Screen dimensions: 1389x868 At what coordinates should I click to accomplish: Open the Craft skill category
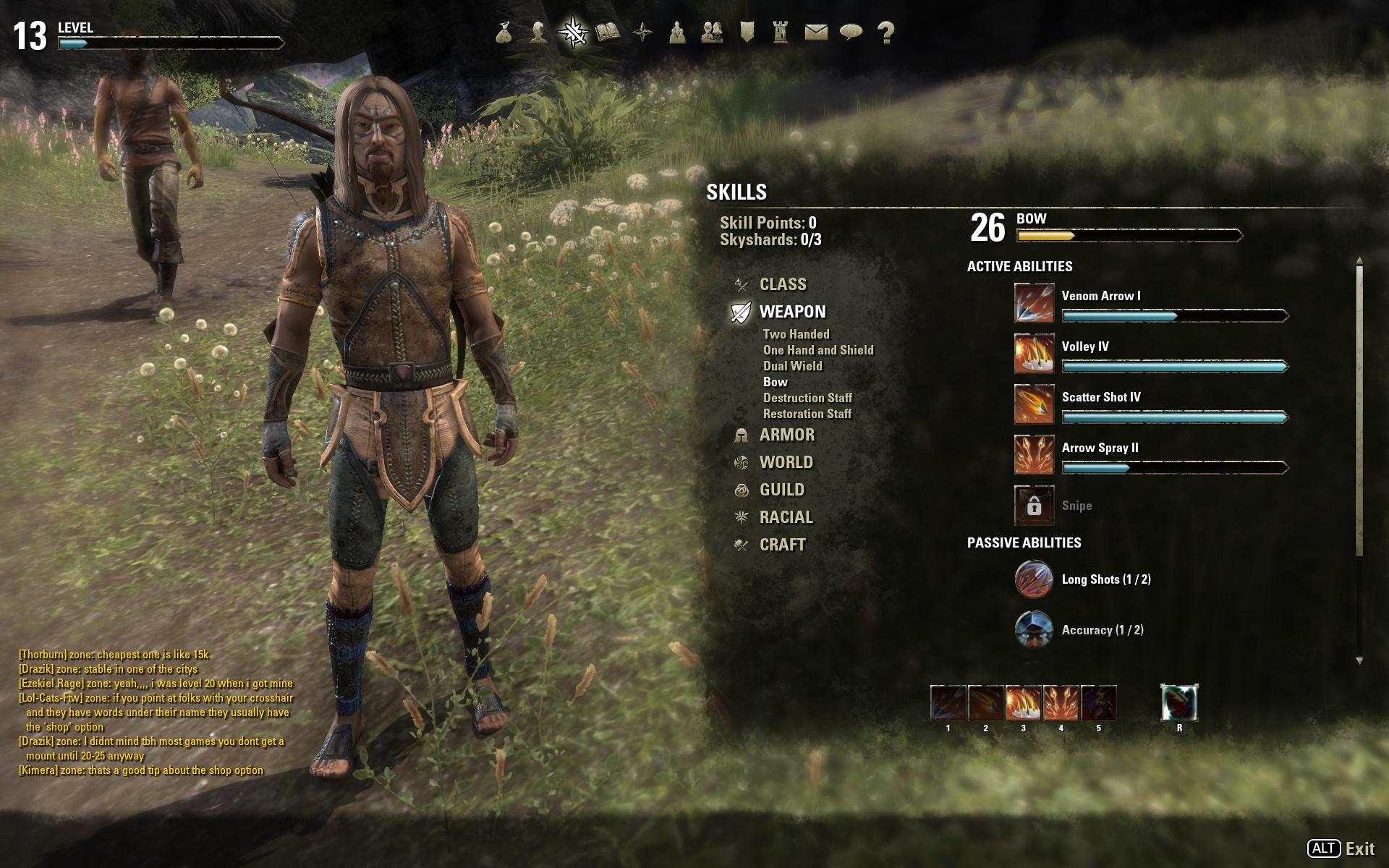pos(782,545)
